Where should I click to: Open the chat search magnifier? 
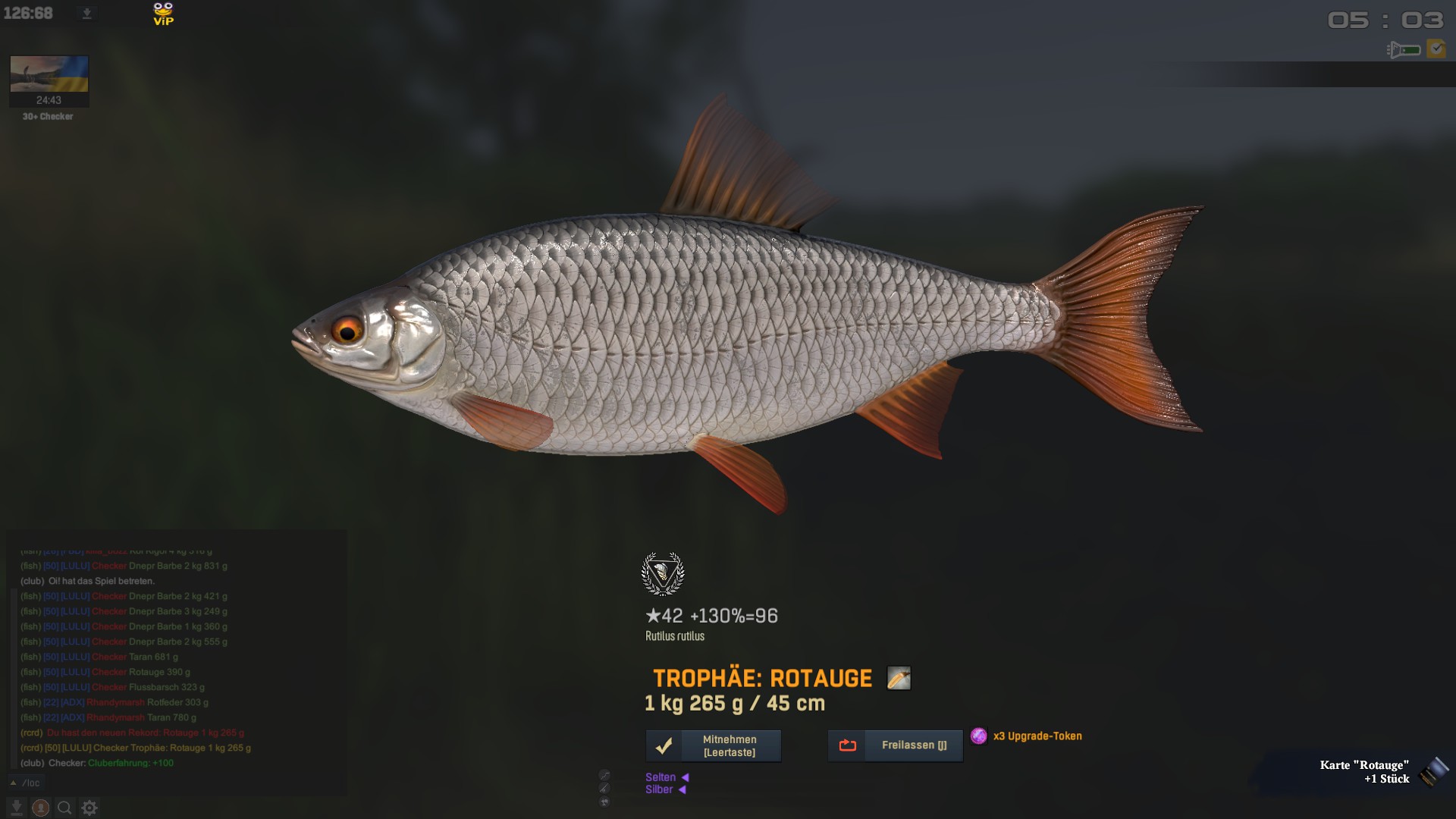65,808
